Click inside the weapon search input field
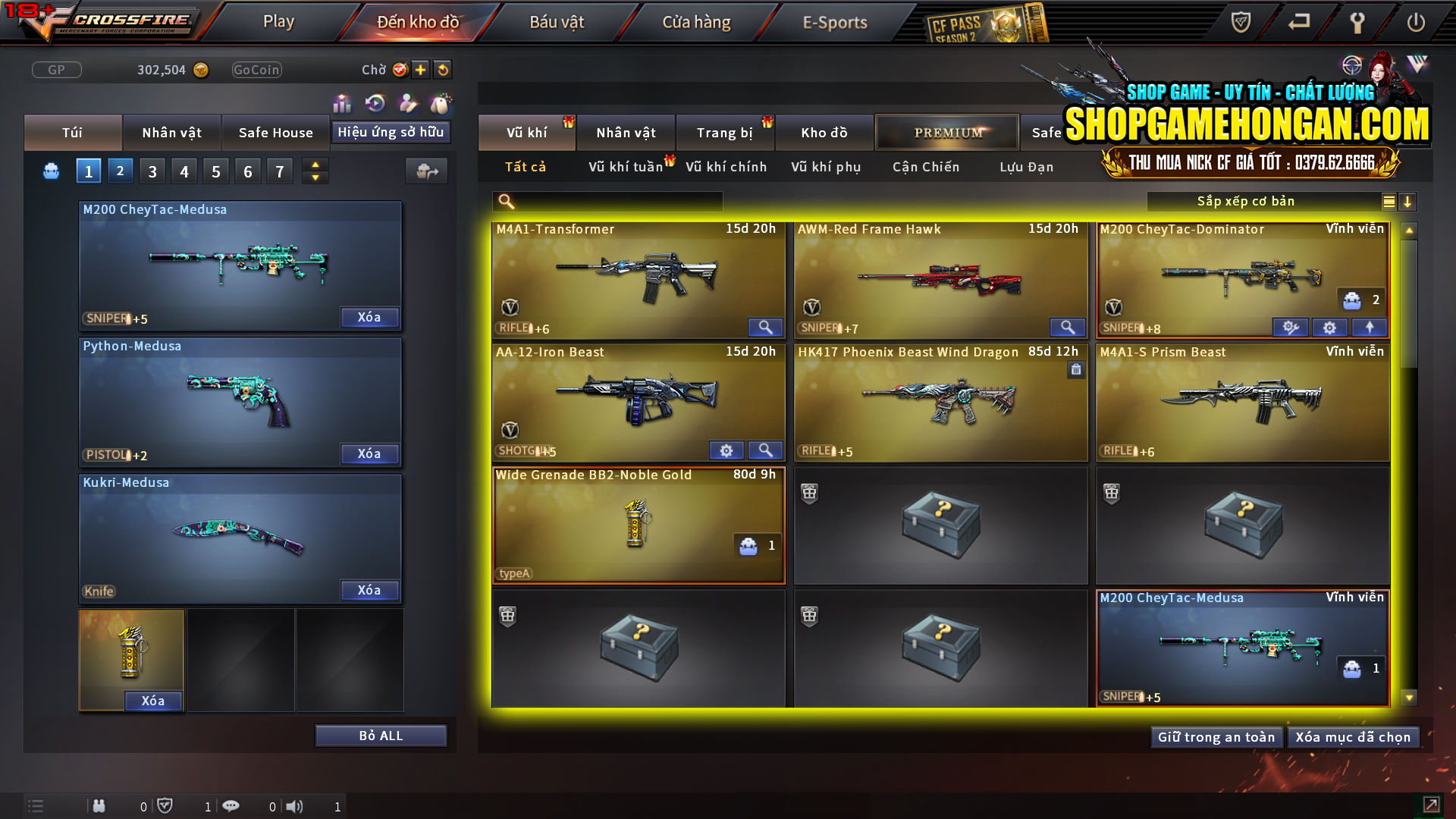The image size is (1456, 819). pyautogui.click(x=614, y=201)
